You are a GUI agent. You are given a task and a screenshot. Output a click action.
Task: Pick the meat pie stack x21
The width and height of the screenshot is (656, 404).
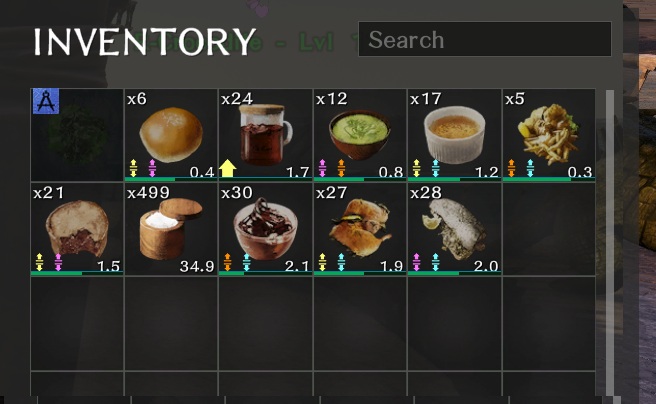77,228
